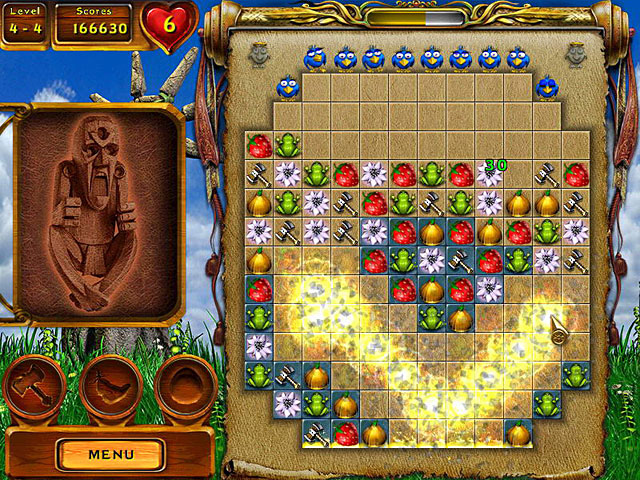640x480 pixels.
Task: Select the strawberry tile in the topmost tile row
Action: tap(259, 146)
